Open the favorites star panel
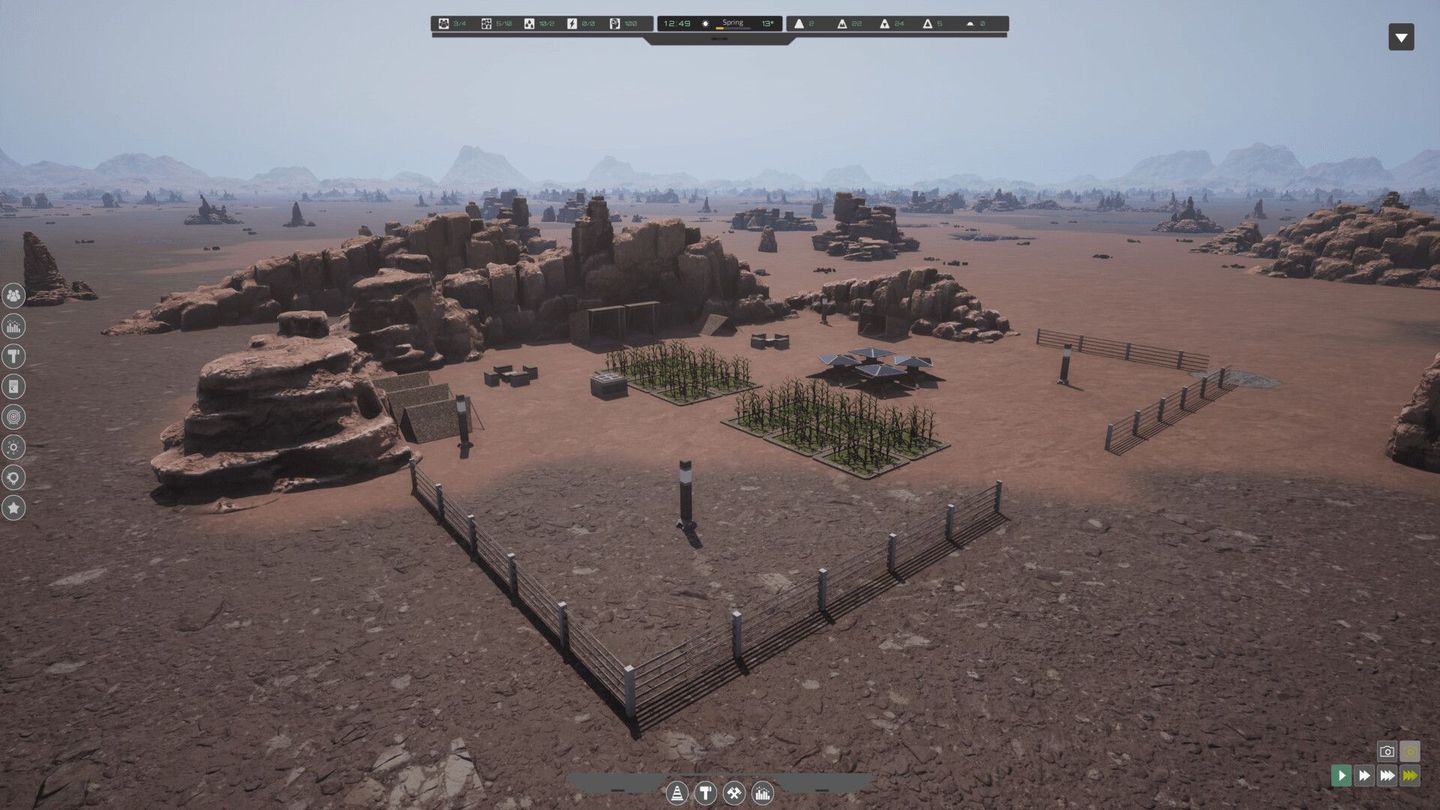Viewport: 1440px width, 810px height. [x=13, y=508]
